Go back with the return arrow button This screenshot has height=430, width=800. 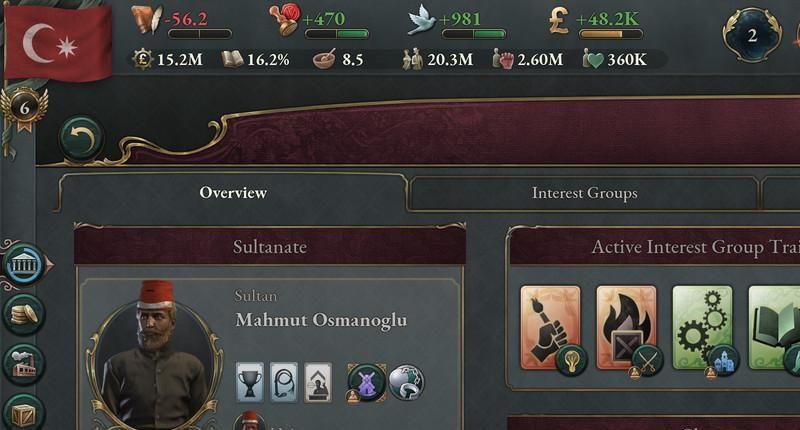click(81, 139)
